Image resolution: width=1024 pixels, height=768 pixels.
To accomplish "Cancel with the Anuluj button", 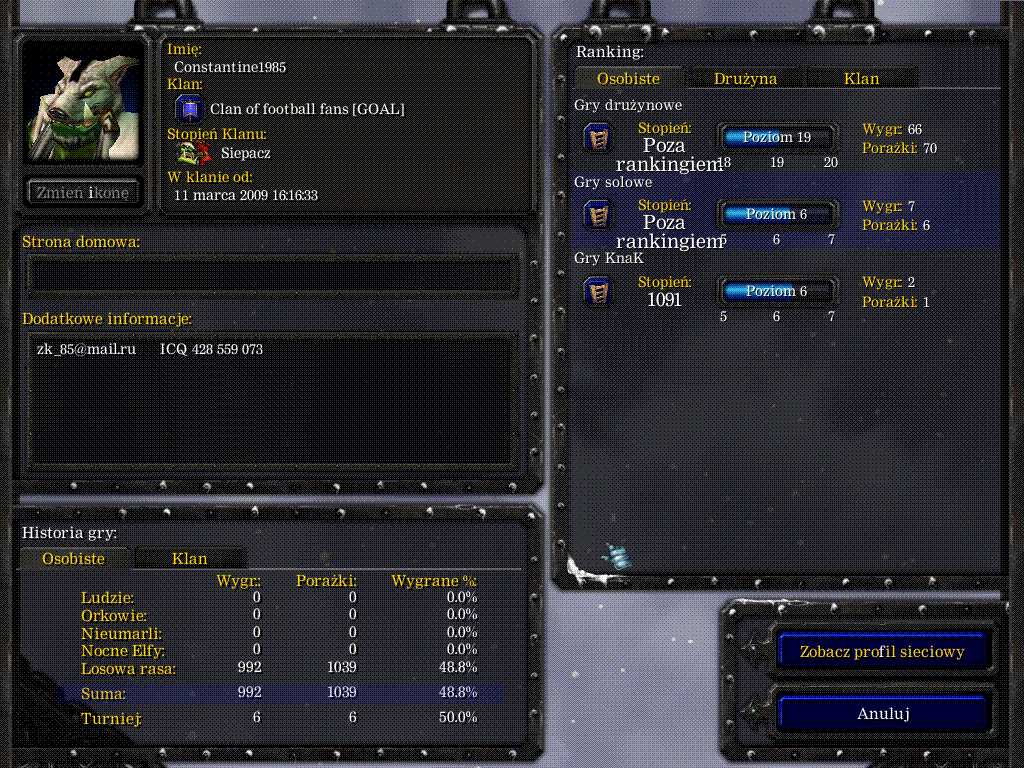I will coord(882,714).
